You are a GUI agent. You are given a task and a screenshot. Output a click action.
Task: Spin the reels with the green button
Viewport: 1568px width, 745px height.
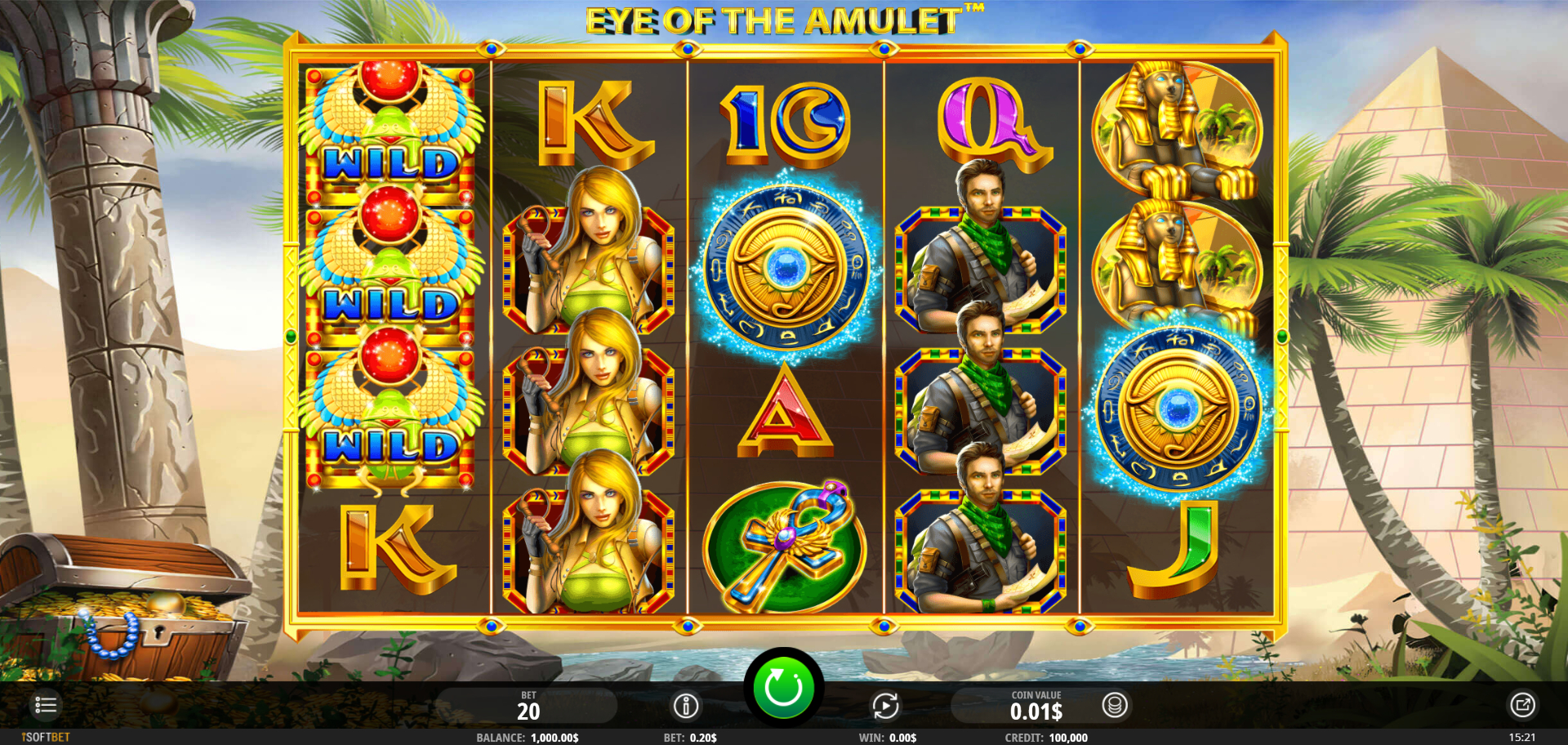coord(783,688)
